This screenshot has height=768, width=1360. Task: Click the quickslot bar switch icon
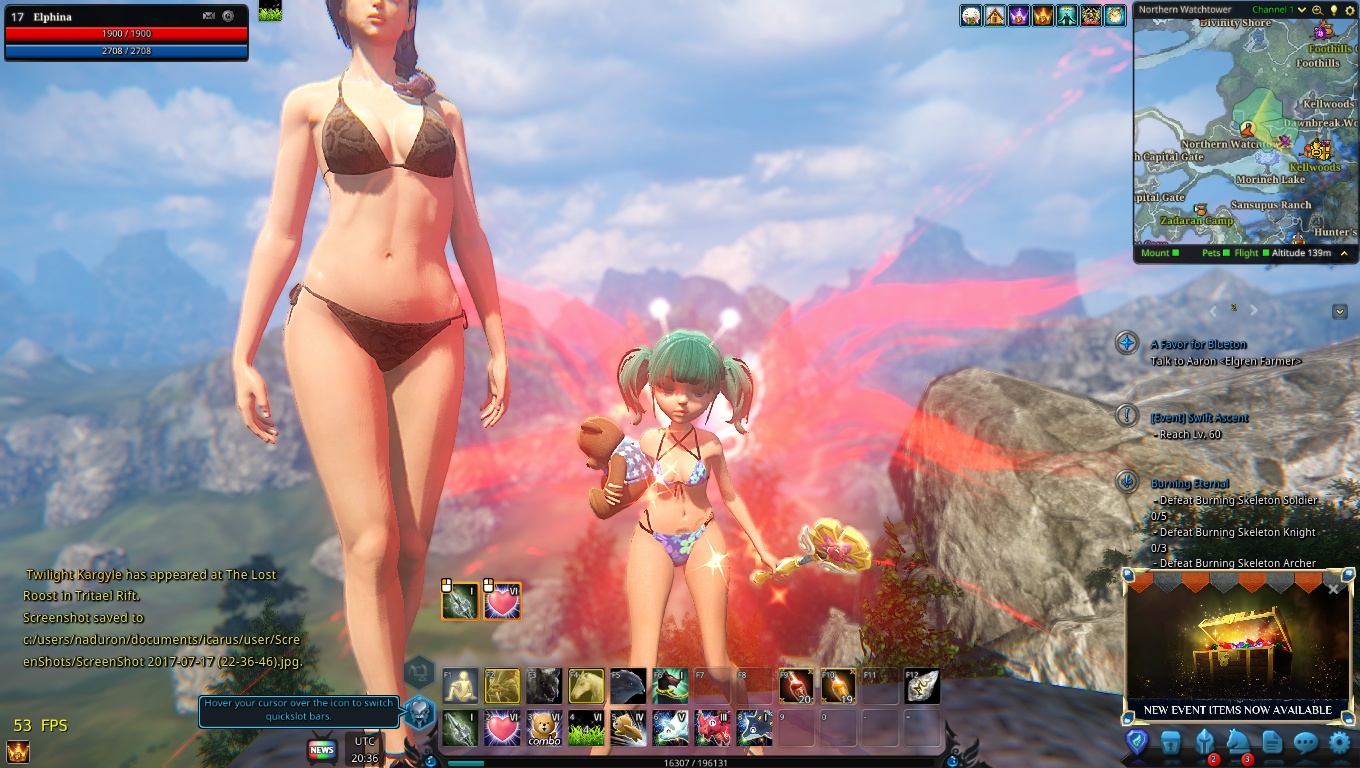(x=420, y=712)
